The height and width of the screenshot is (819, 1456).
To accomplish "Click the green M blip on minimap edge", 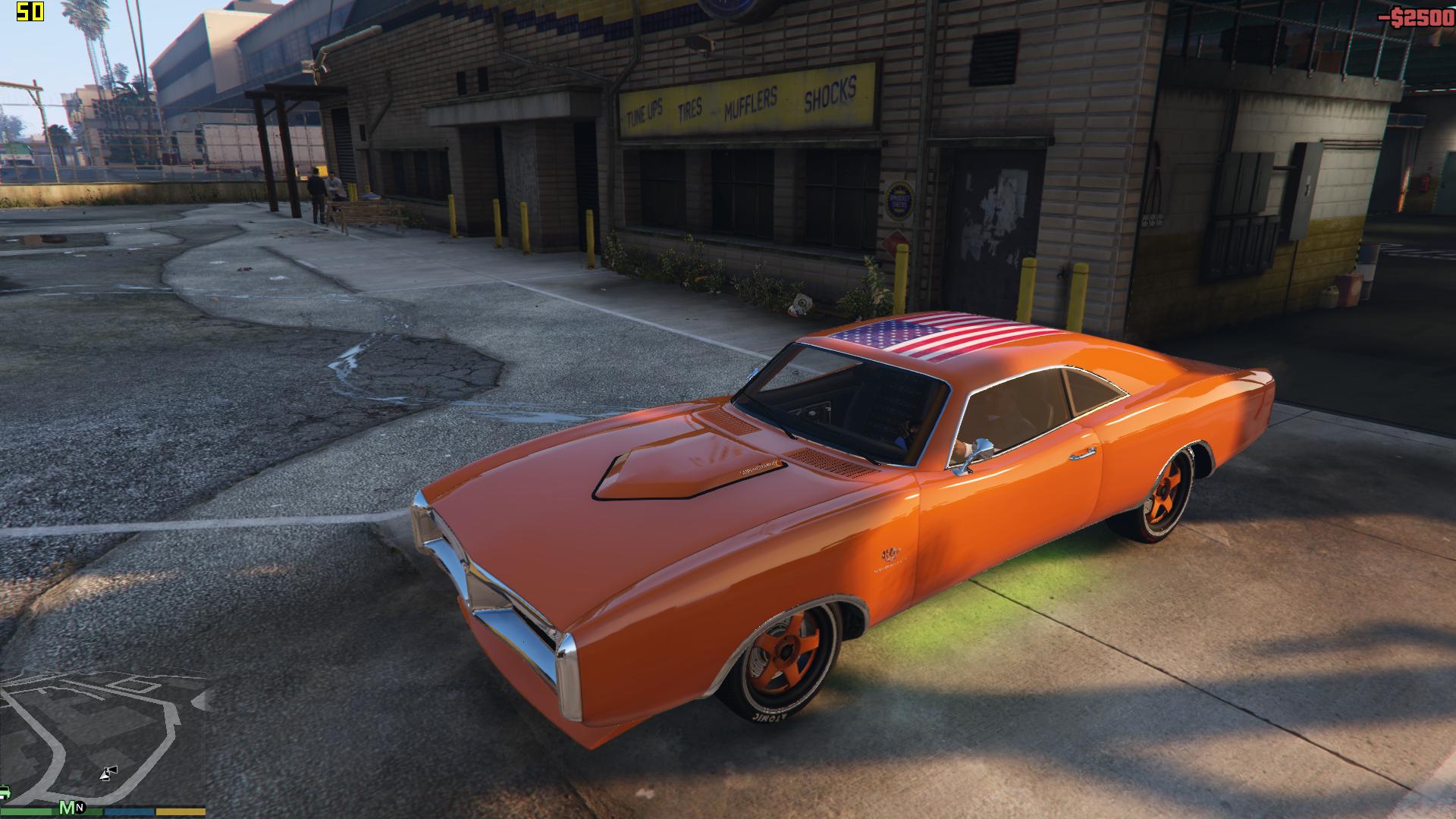I will 67,807.
